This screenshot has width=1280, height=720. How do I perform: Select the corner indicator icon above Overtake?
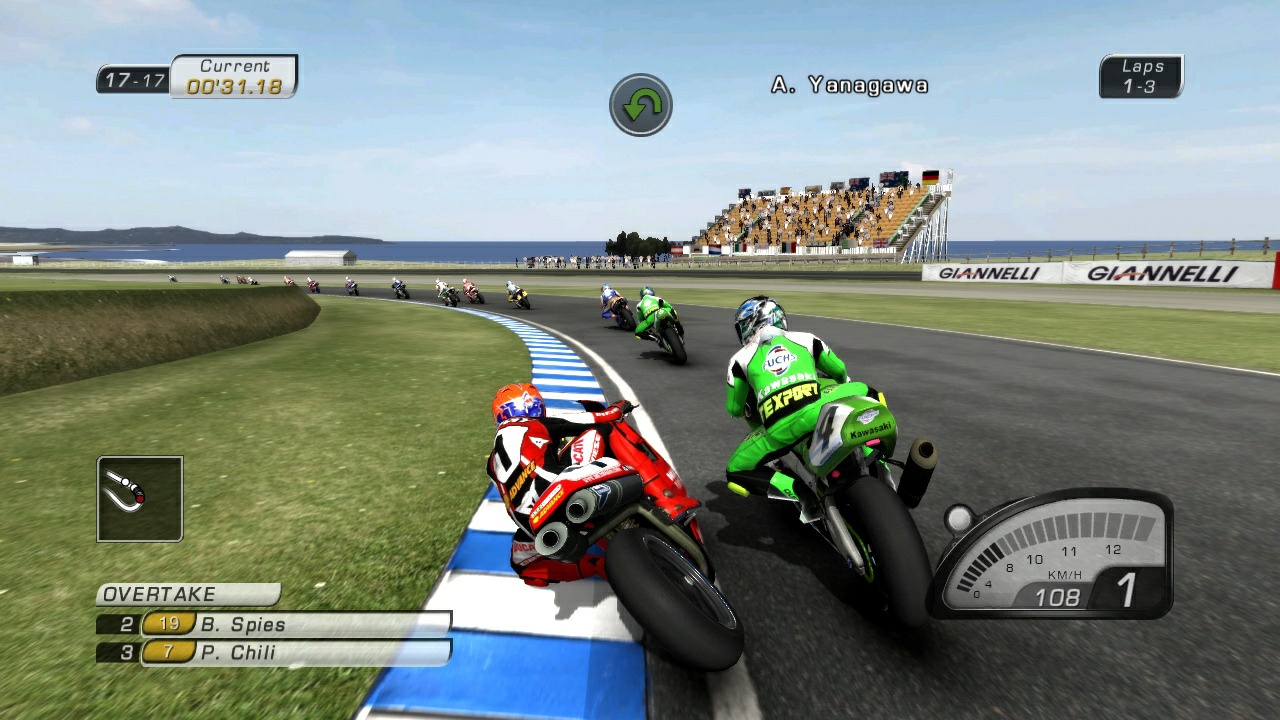click(x=139, y=500)
